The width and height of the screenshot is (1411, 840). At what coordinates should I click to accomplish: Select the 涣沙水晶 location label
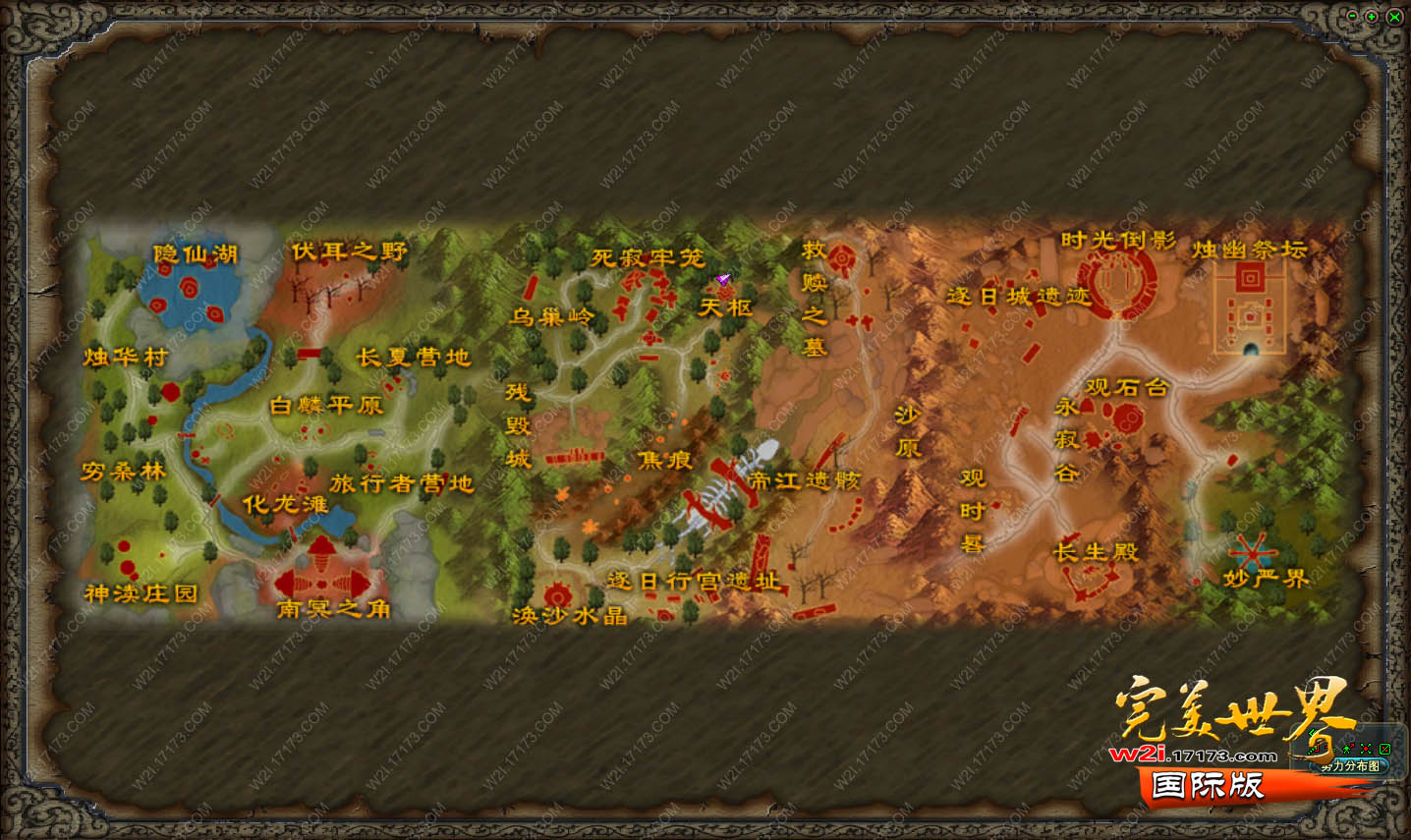coord(569,616)
